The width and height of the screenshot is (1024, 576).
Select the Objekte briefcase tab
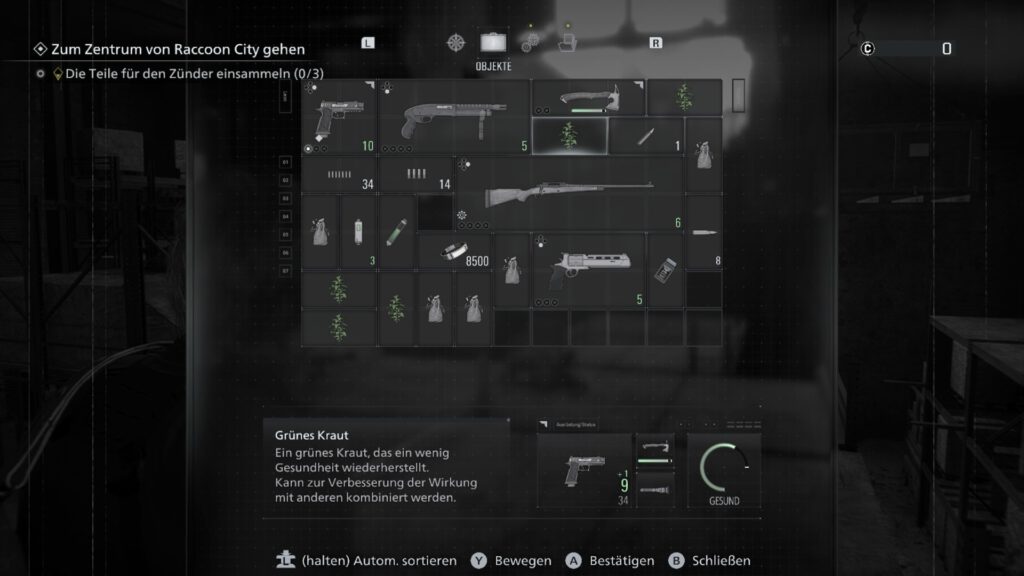pos(493,43)
